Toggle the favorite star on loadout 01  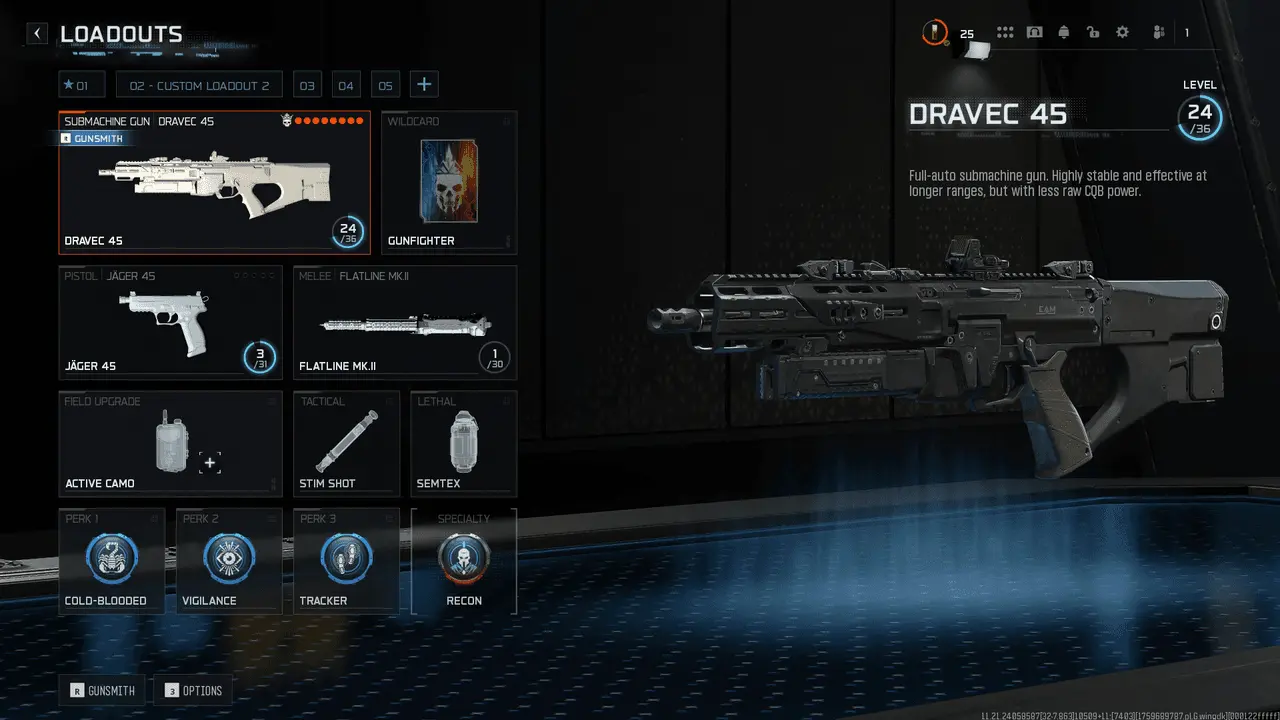click(70, 84)
